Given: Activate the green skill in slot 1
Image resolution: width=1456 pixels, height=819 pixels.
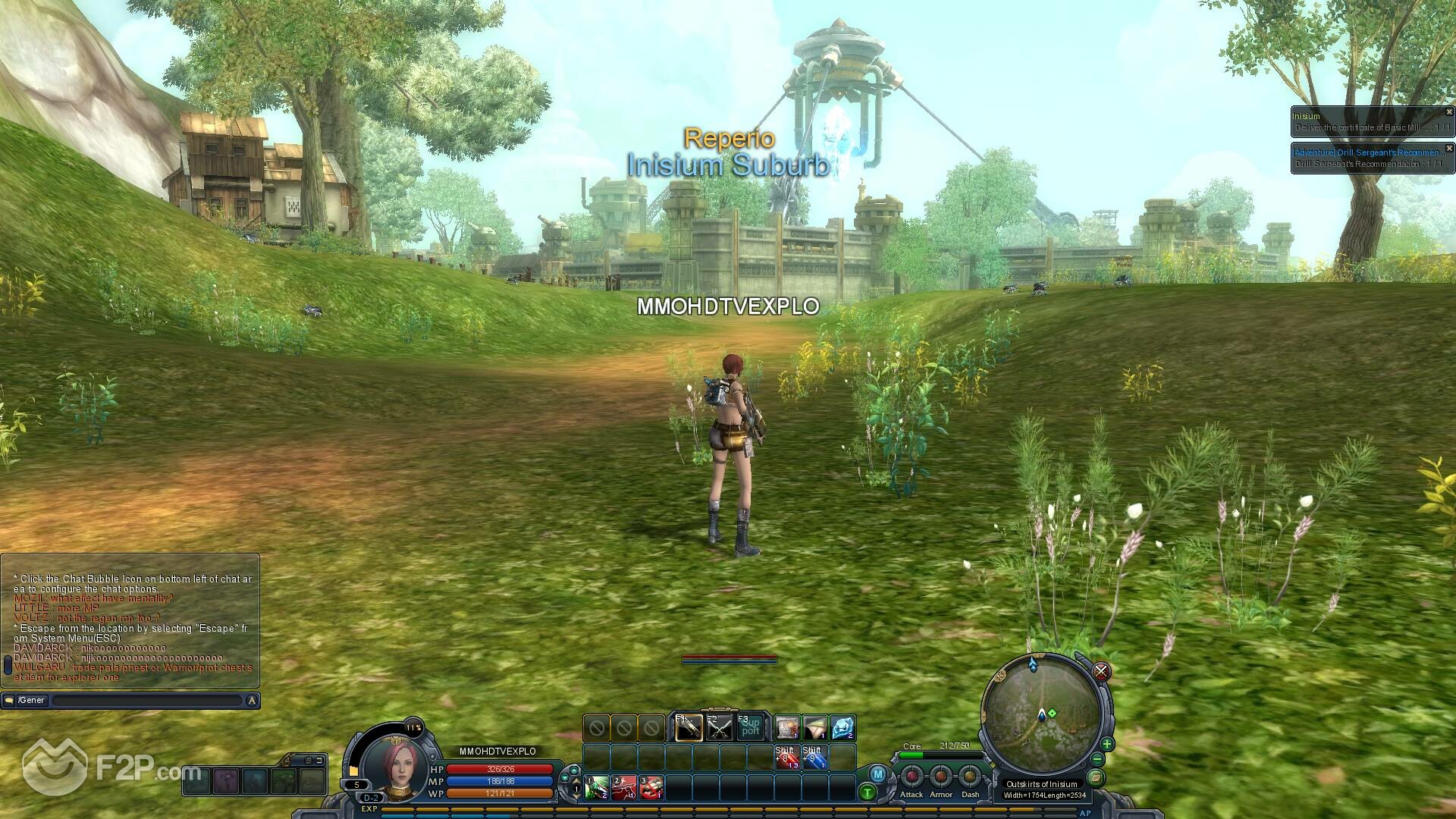Looking at the screenshot, I should coord(596,788).
